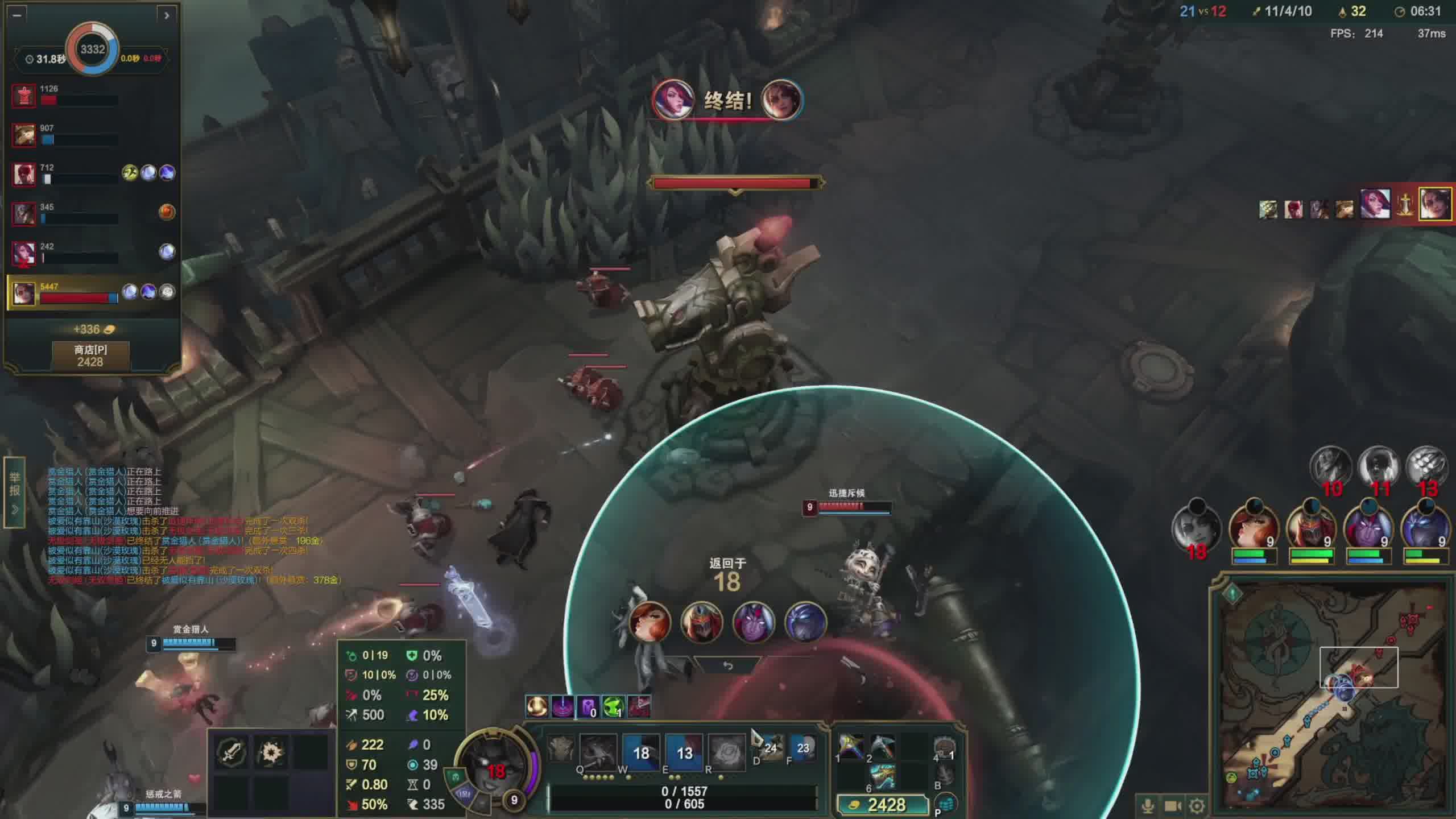The height and width of the screenshot is (819, 1456).
Task: Click the return arrow below spectate portraits
Action: pyautogui.click(x=727, y=666)
